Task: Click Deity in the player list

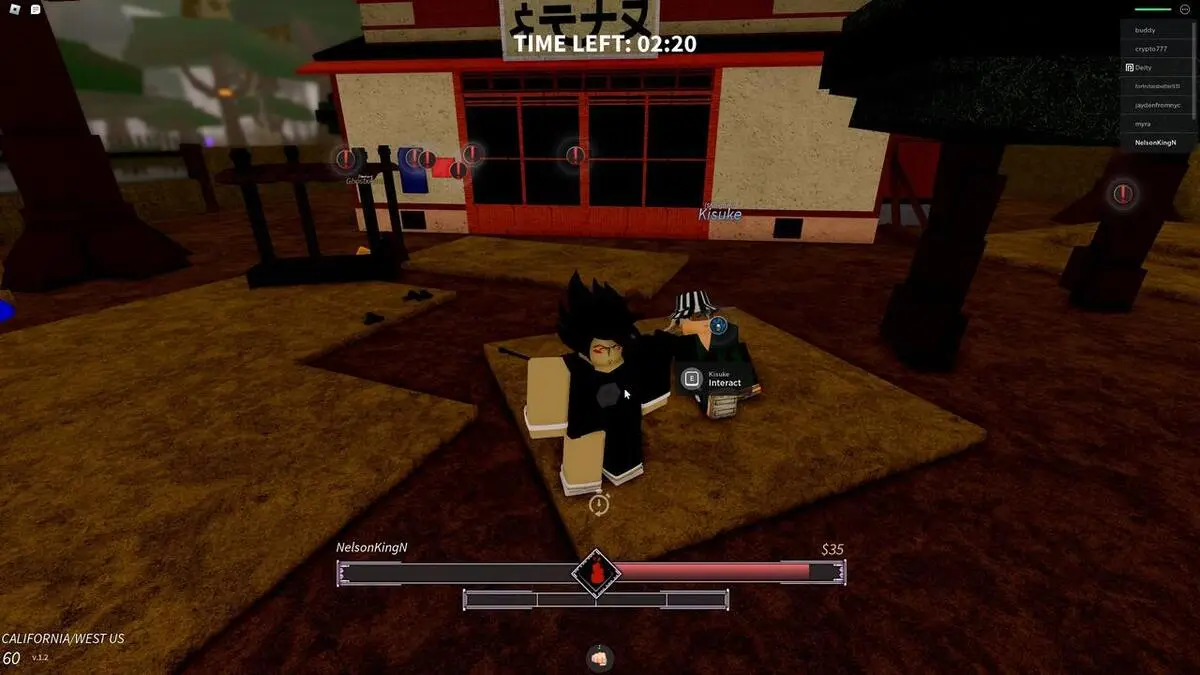Action: click(x=1145, y=67)
